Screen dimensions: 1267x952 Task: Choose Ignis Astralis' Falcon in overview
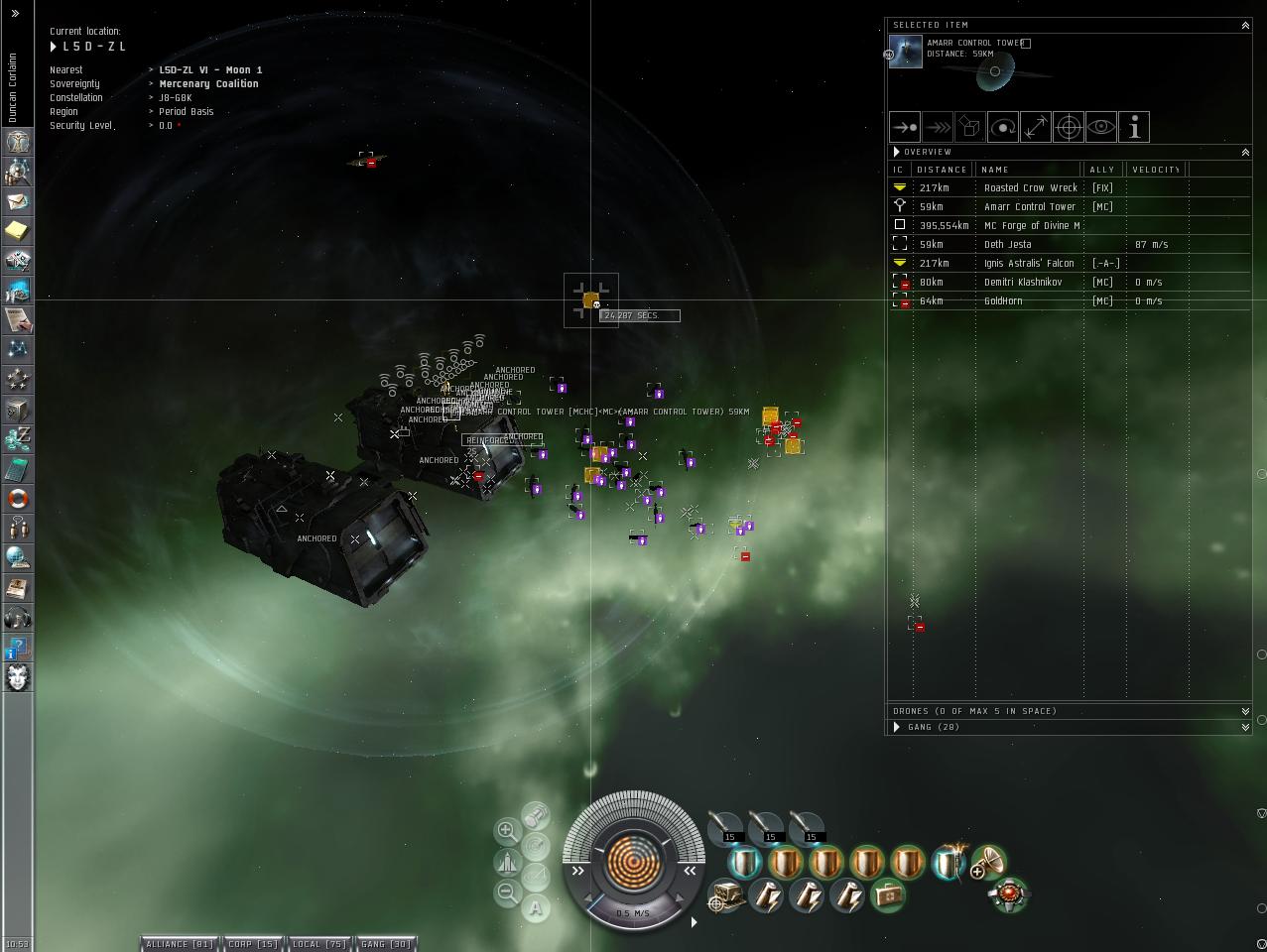pyautogui.click(x=1029, y=263)
